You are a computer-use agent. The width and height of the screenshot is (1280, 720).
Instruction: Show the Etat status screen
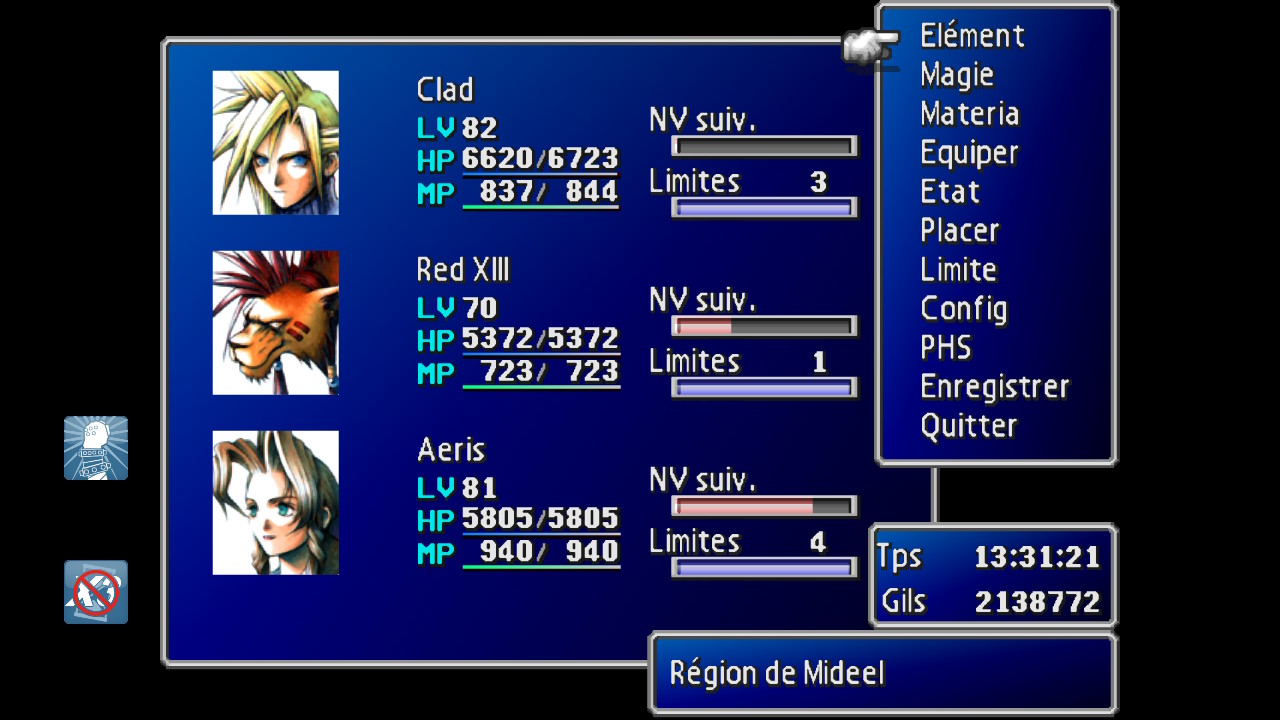pos(949,192)
